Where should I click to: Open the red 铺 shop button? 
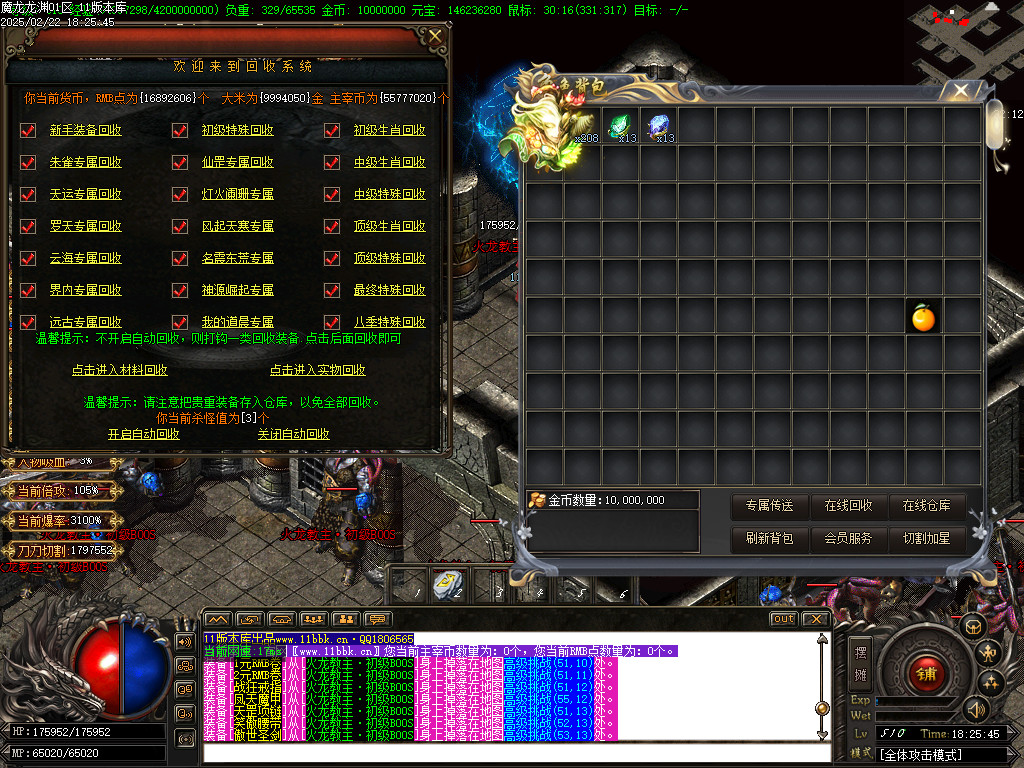coord(925,673)
